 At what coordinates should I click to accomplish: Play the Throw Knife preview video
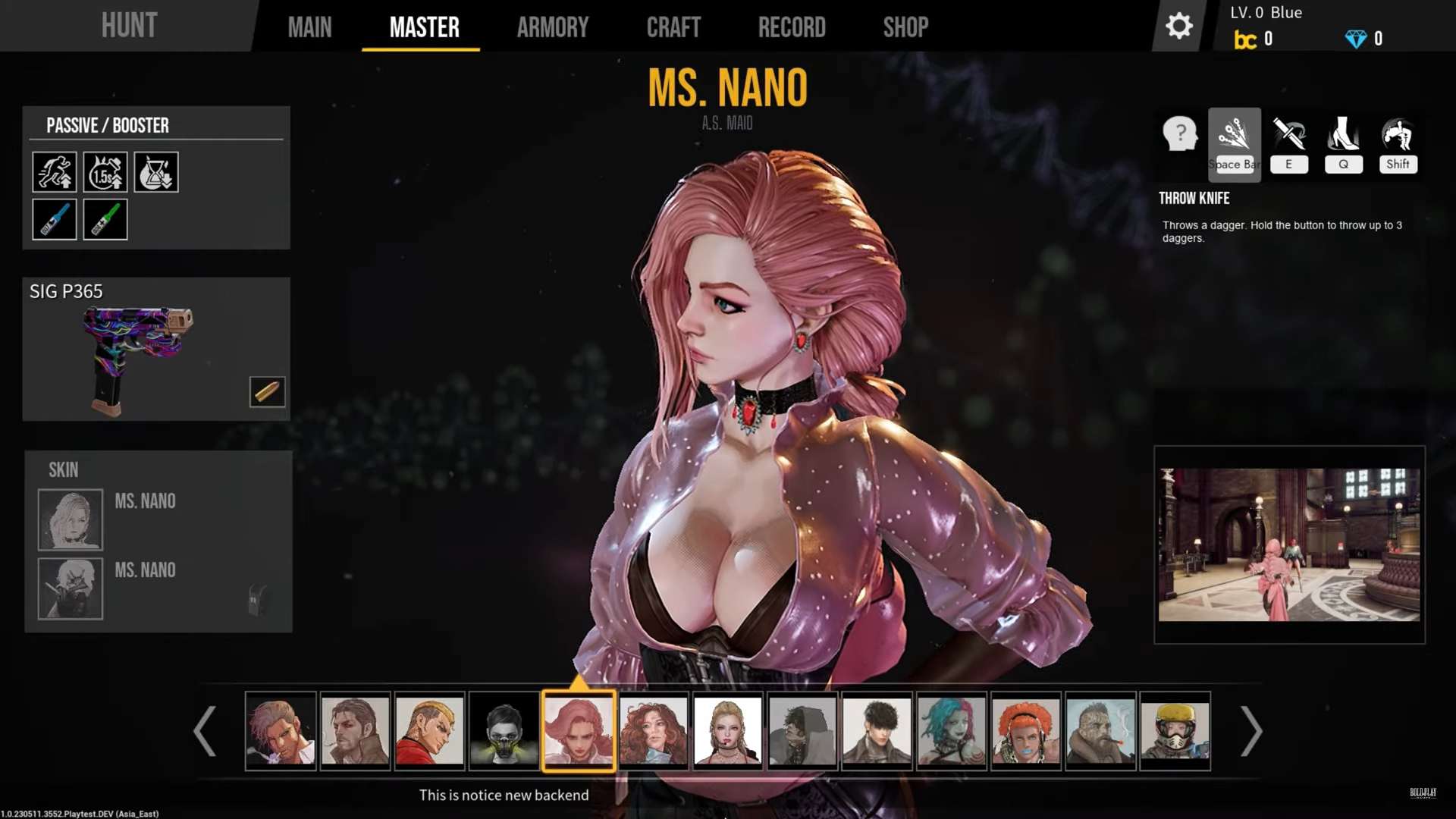click(1288, 544)
